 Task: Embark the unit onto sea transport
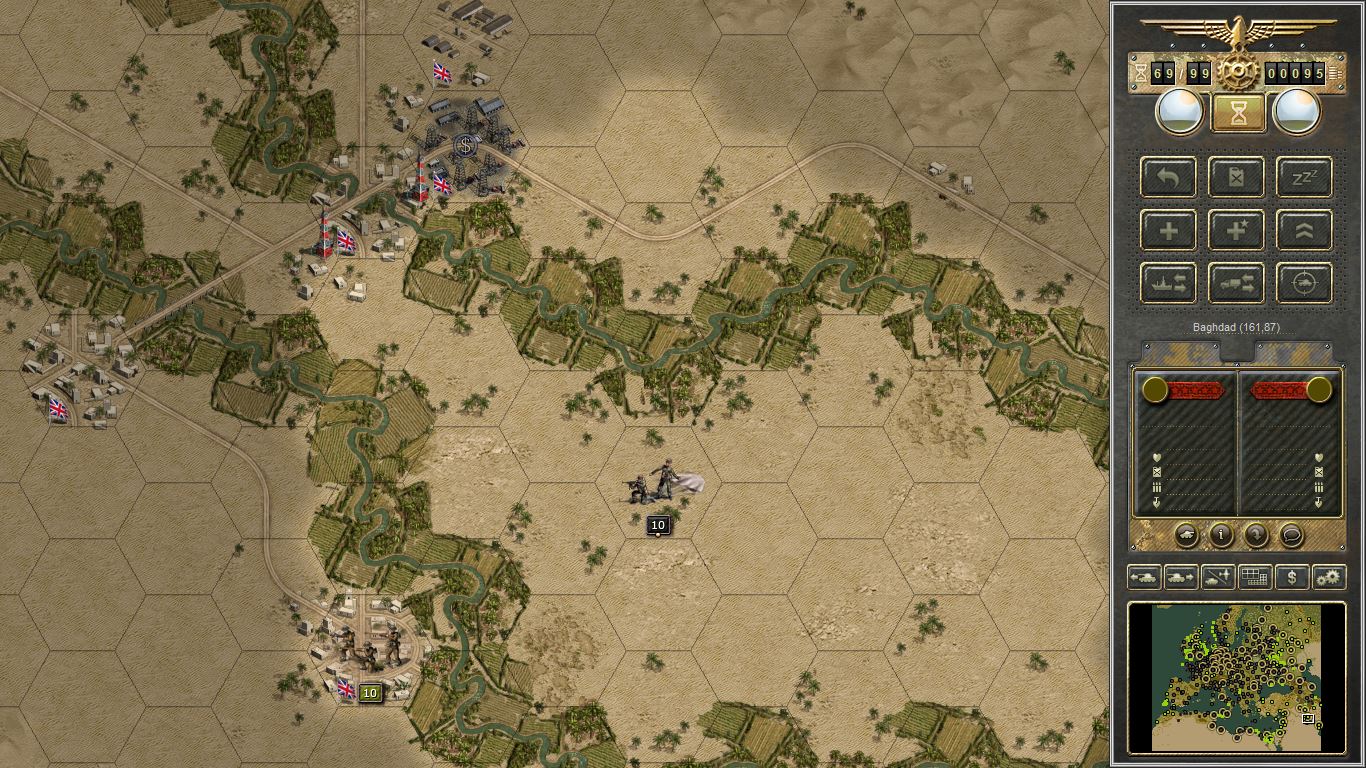coord(1168,283)
